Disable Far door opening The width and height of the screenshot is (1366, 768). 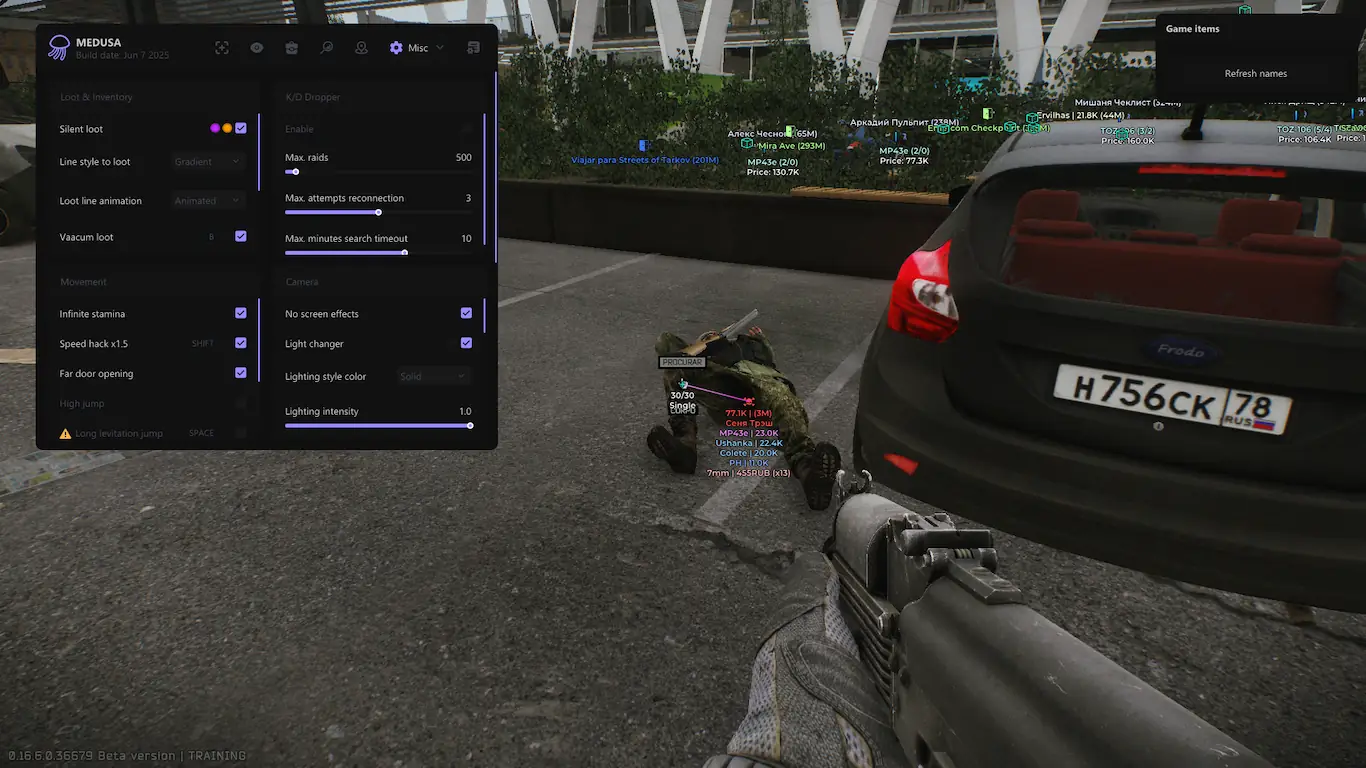click(241, 373)
